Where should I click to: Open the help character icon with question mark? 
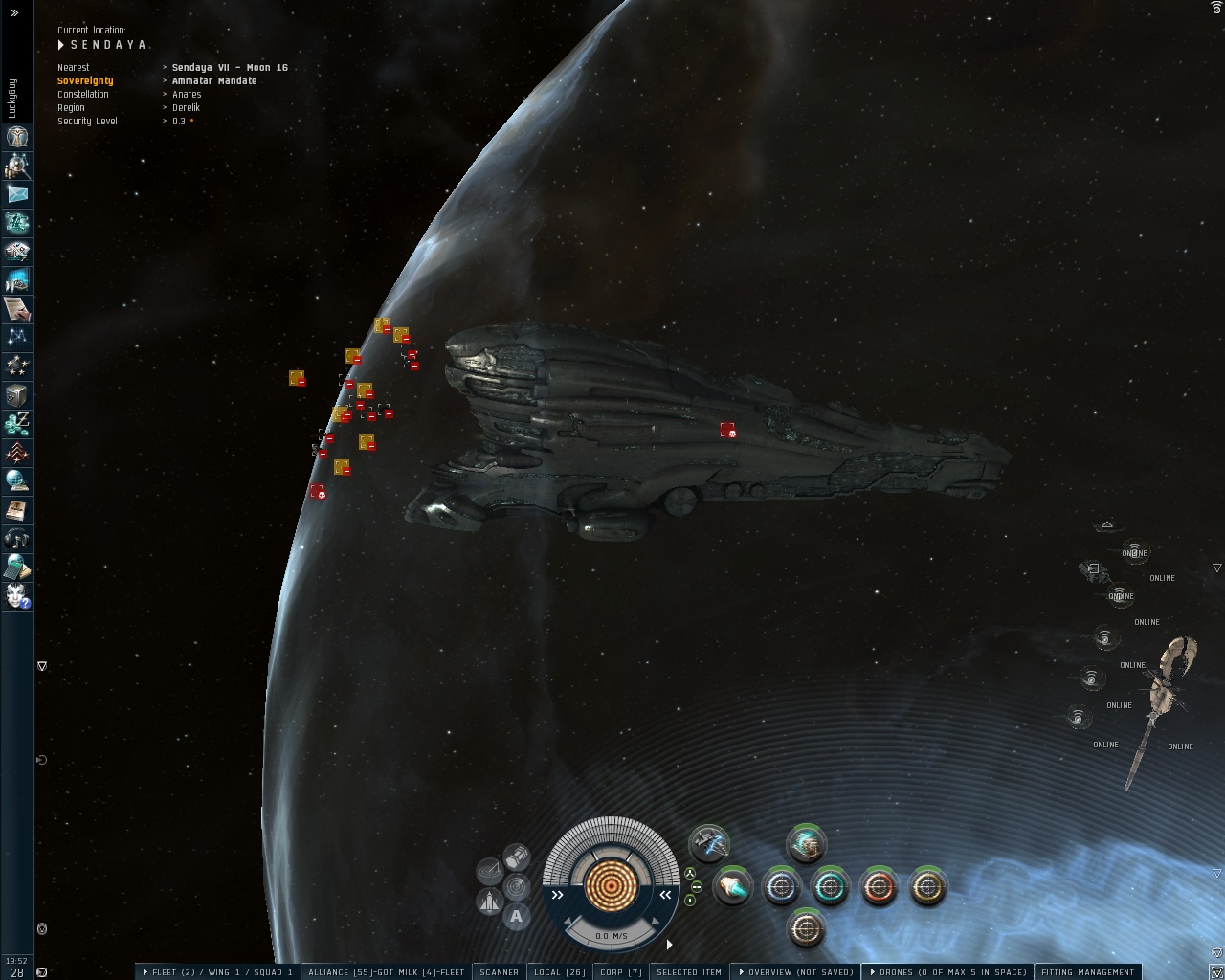tap(17, 595)
